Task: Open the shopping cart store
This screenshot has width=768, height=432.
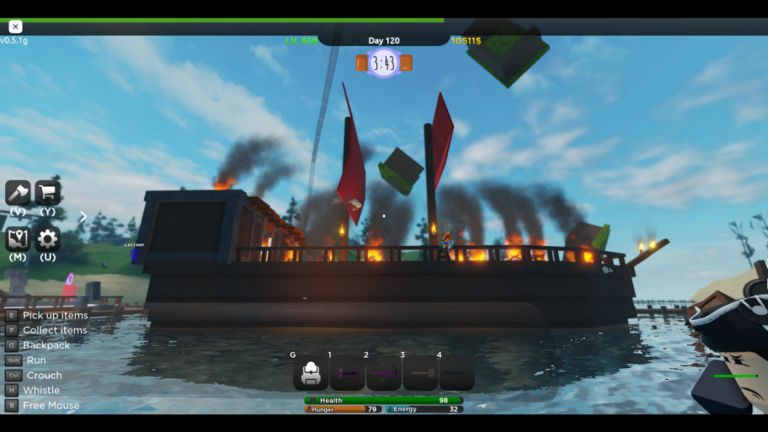Action: [x=47, y=192]
